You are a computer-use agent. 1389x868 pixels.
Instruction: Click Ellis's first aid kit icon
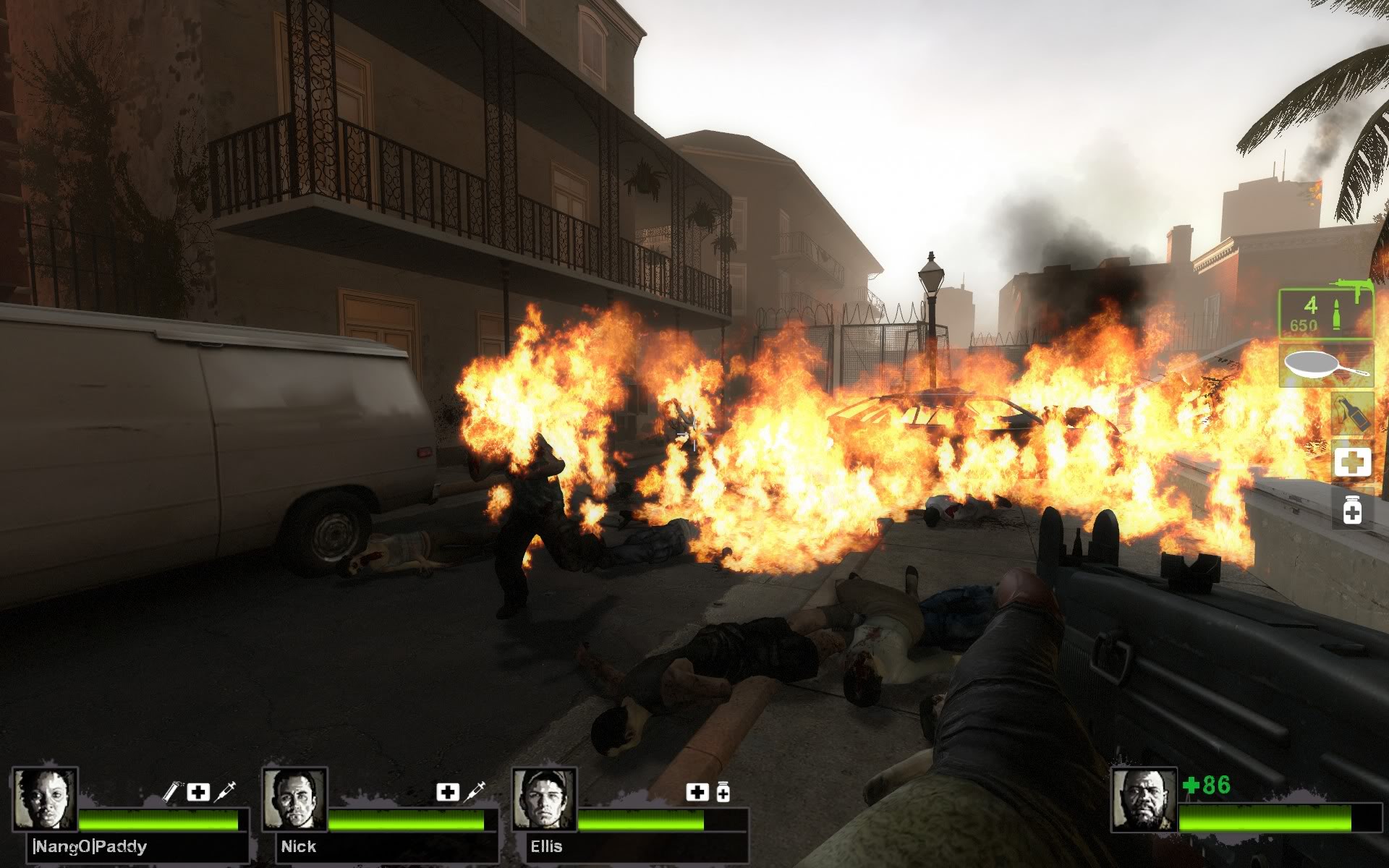coord(697,792)
